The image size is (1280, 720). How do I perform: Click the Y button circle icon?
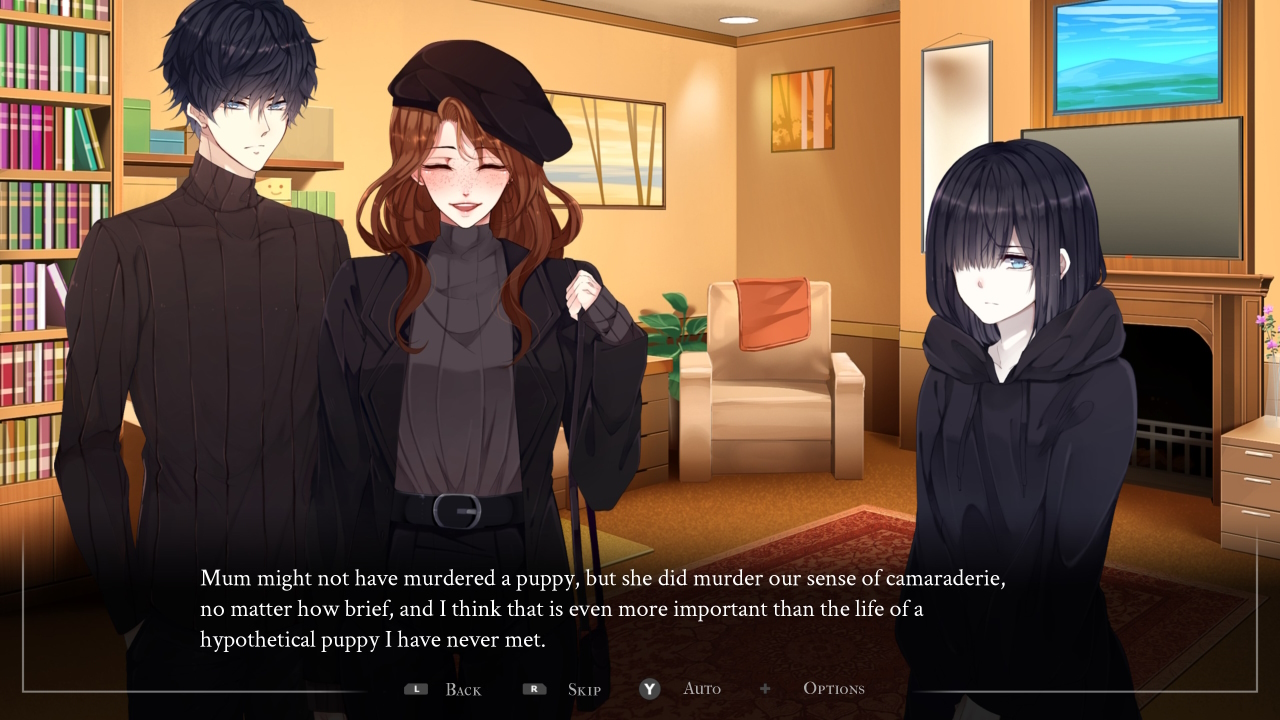point(649,689)
